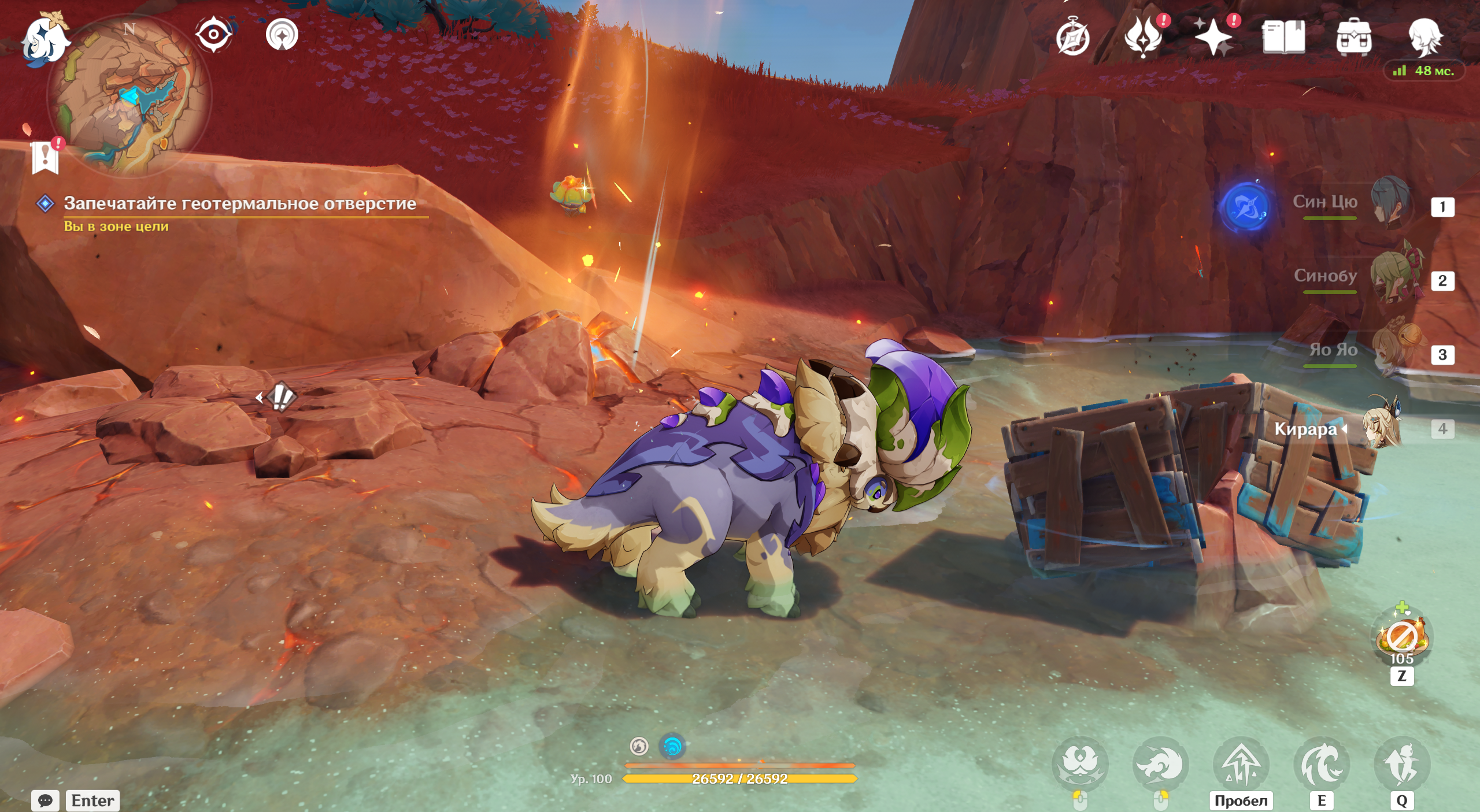The image size is (1480, 812).
Task: Select active character Кирара in party list
Action: 1383,428
